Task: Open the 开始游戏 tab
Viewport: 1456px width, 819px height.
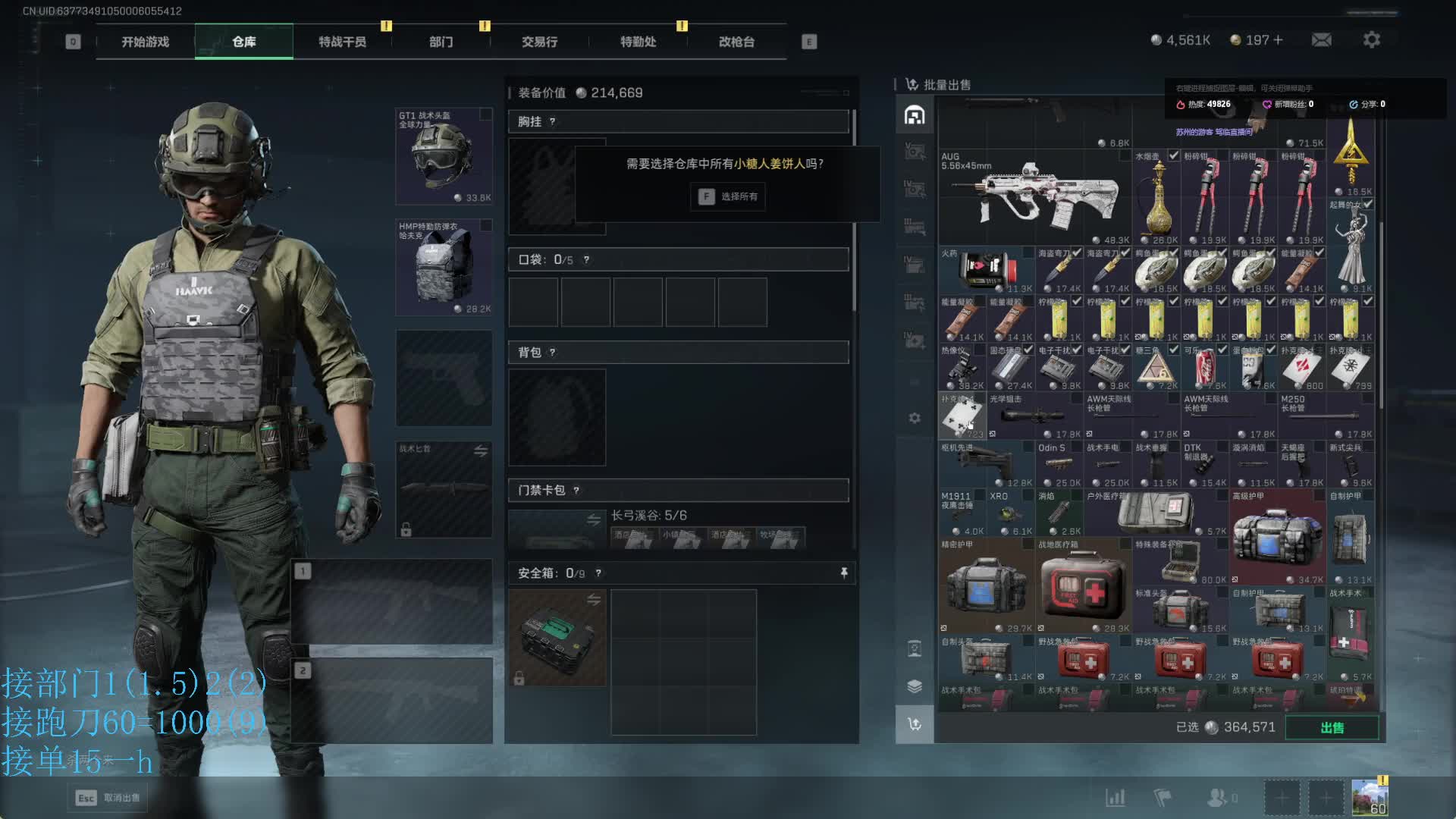Action: point(145,42)
